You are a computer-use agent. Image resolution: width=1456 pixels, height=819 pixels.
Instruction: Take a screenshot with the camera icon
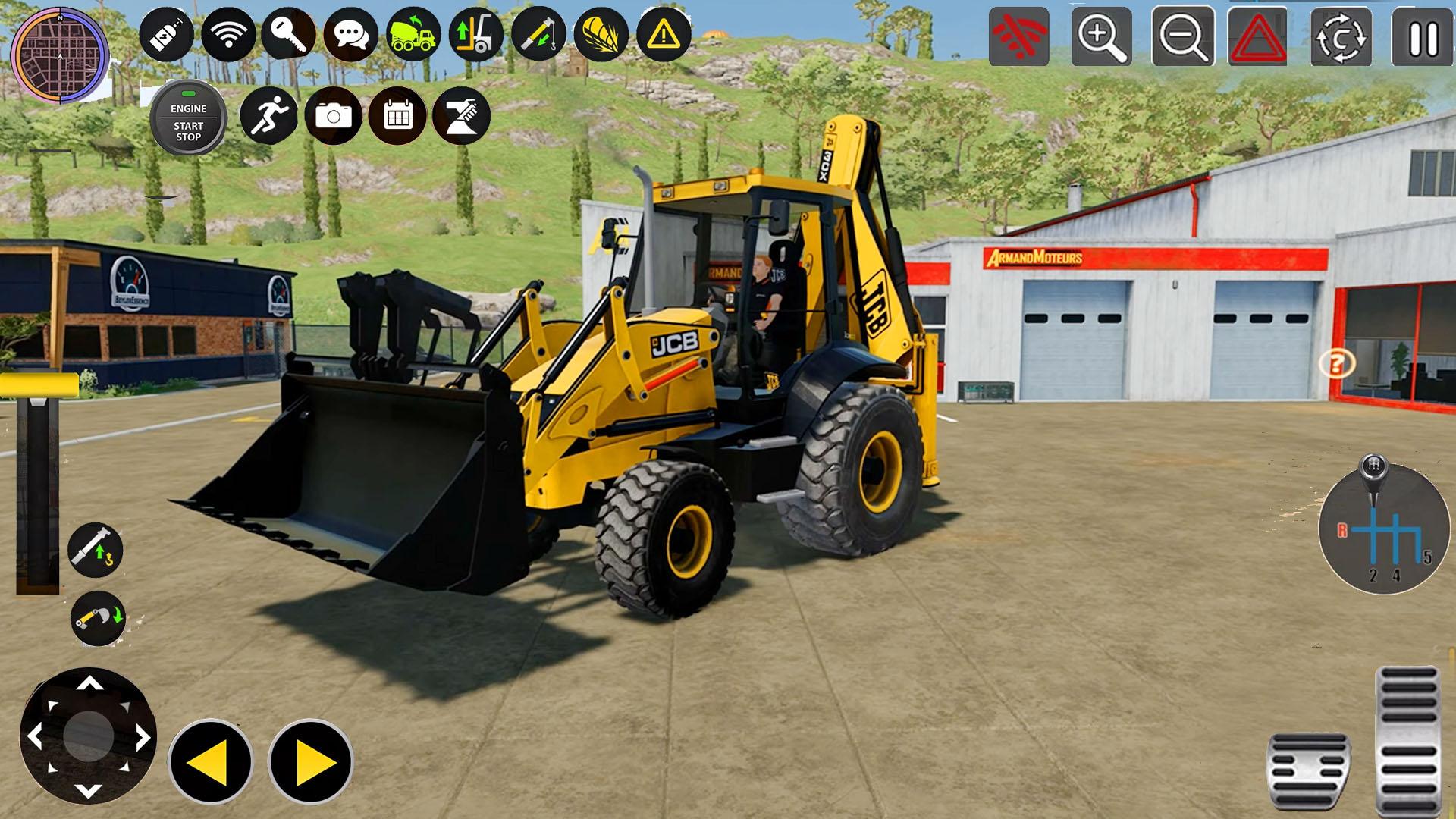335,115
